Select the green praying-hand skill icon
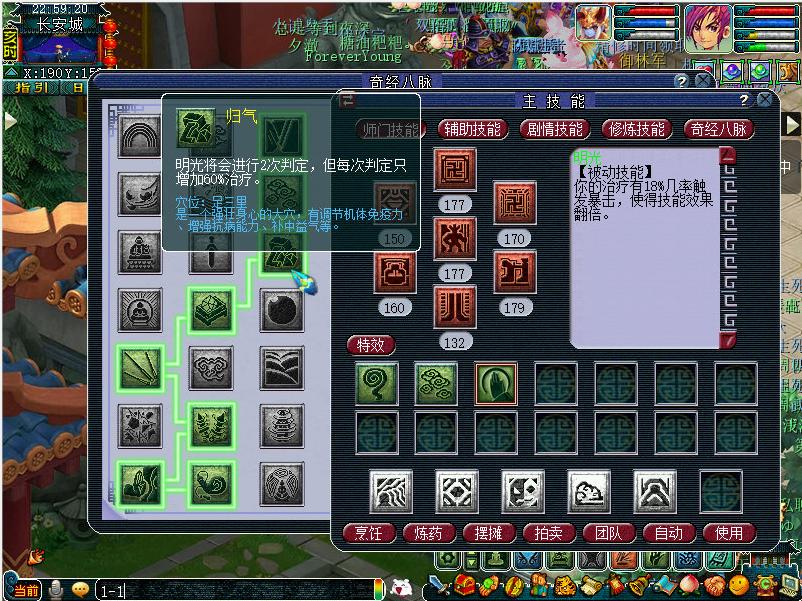 (x=496, y=384)
